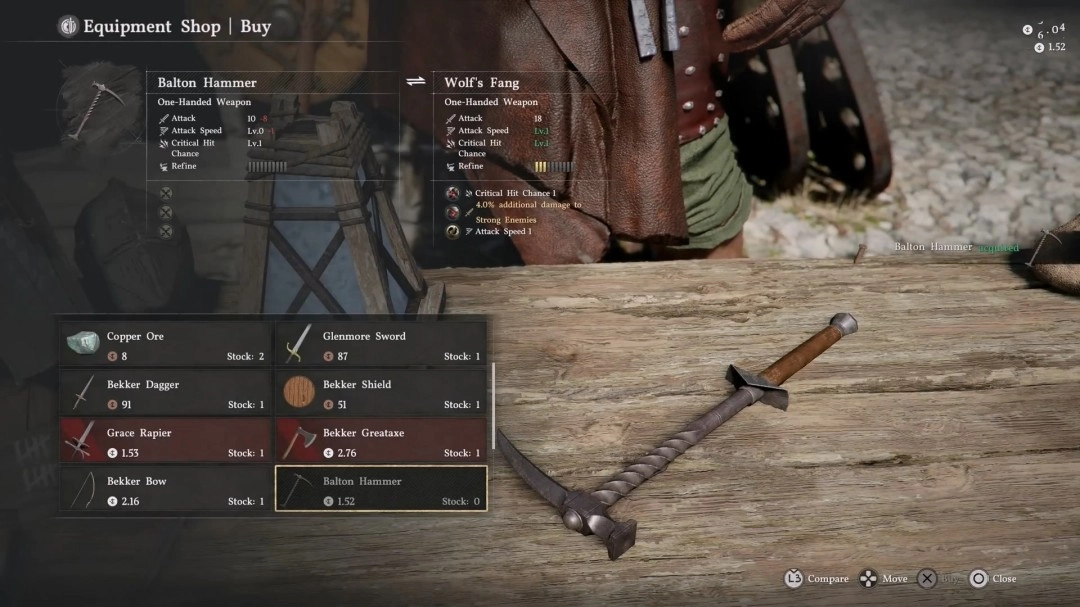Choose the Glenmore Sword listing

click(381, 344)
